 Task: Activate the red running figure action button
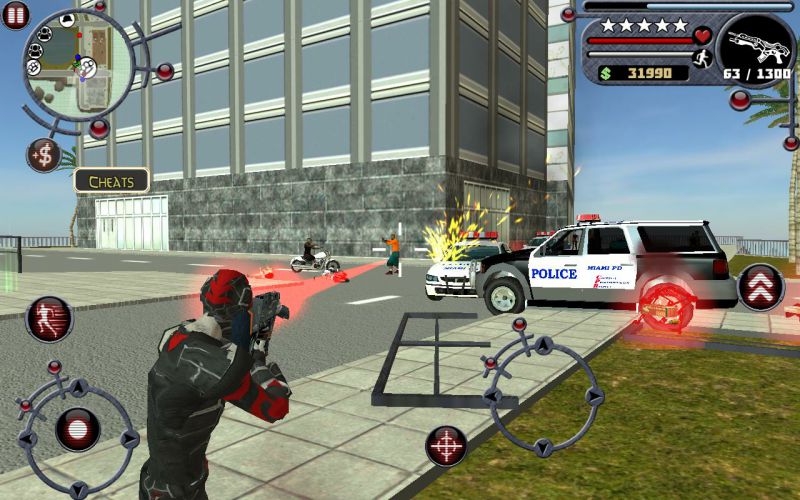[x=49, y=318]
